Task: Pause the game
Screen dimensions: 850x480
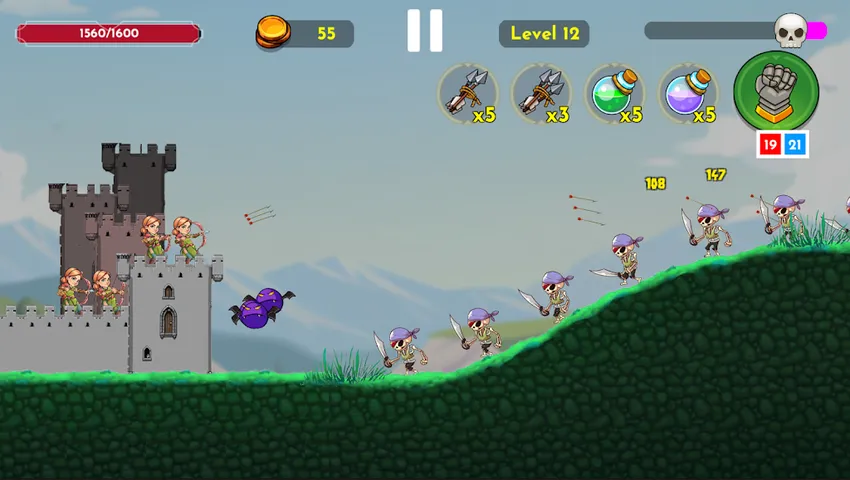Action: (x=425, y=31)
